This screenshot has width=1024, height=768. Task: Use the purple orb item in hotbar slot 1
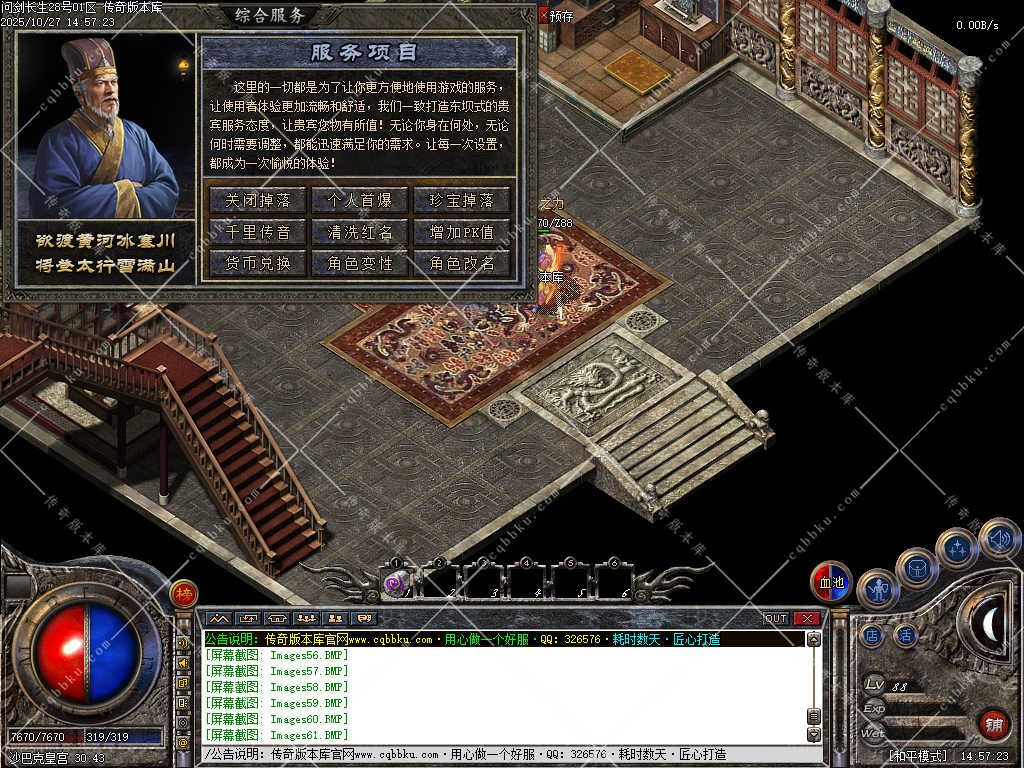click(396, 584)
